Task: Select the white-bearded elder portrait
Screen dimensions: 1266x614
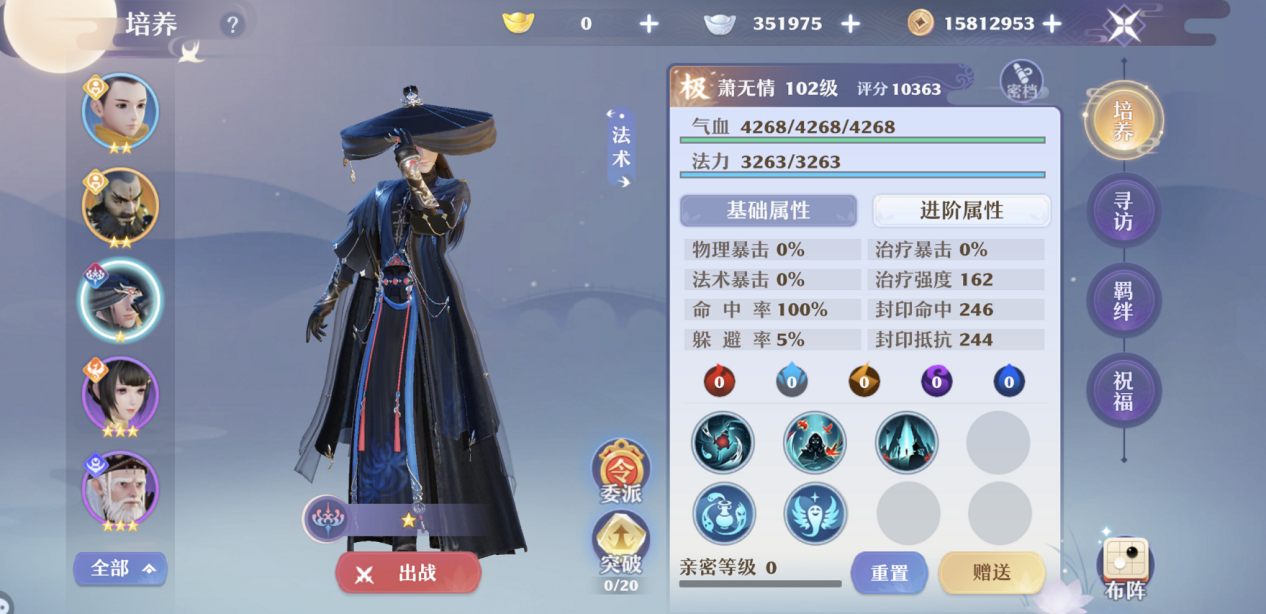Action: [120, 489]
